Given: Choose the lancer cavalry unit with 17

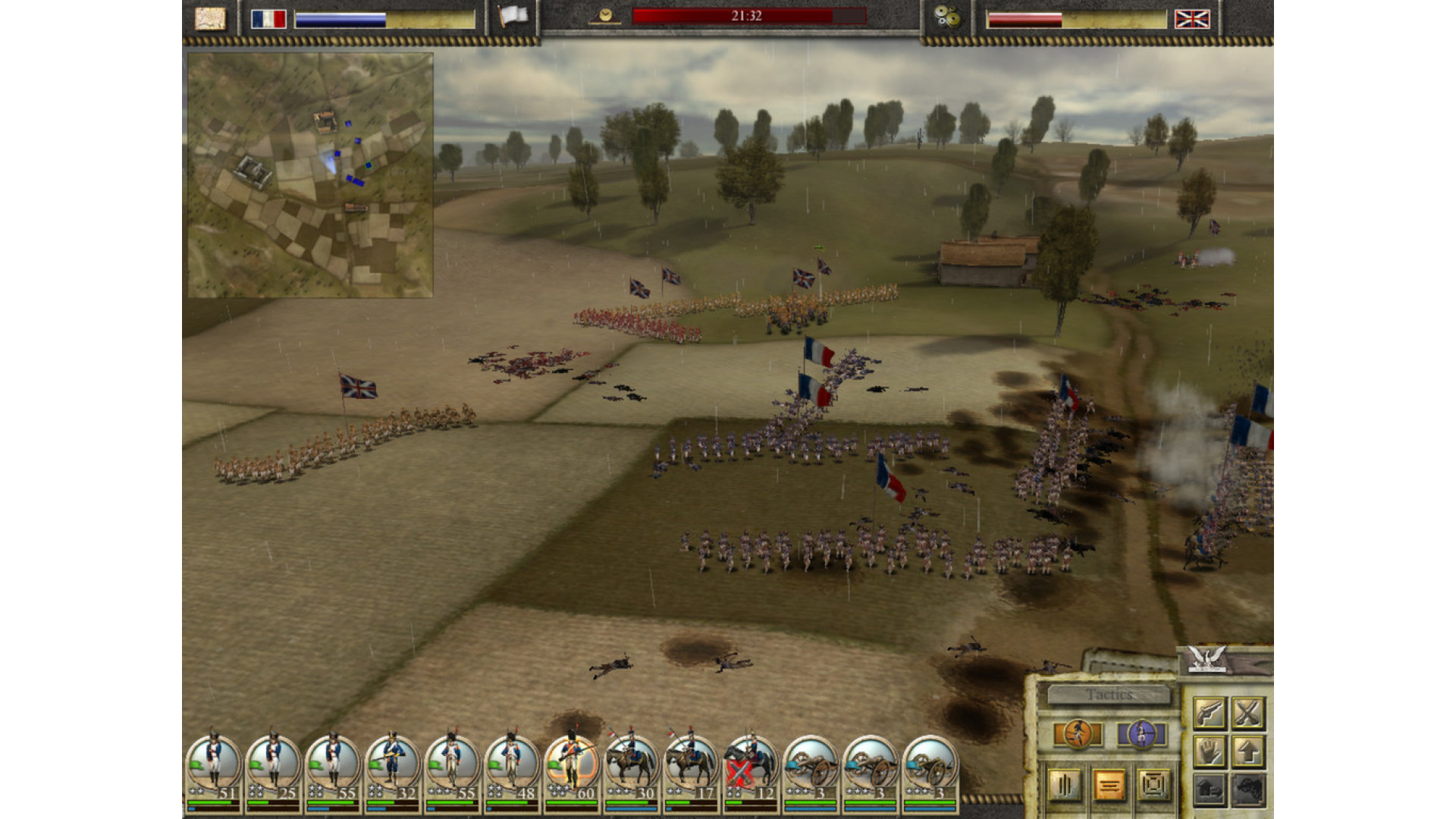Looking at the screenshot, I should pos(691,766).
